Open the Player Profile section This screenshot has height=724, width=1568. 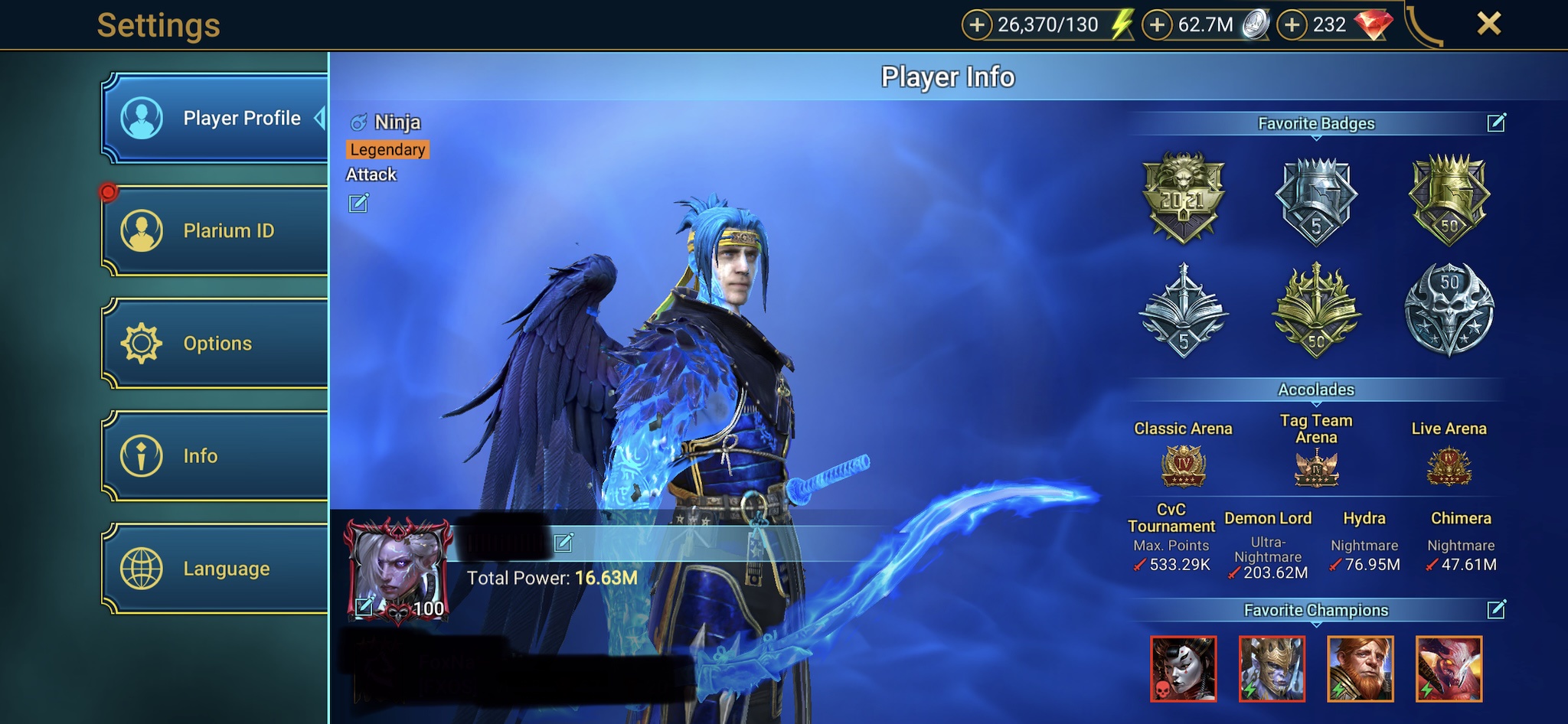click(214, 119)
